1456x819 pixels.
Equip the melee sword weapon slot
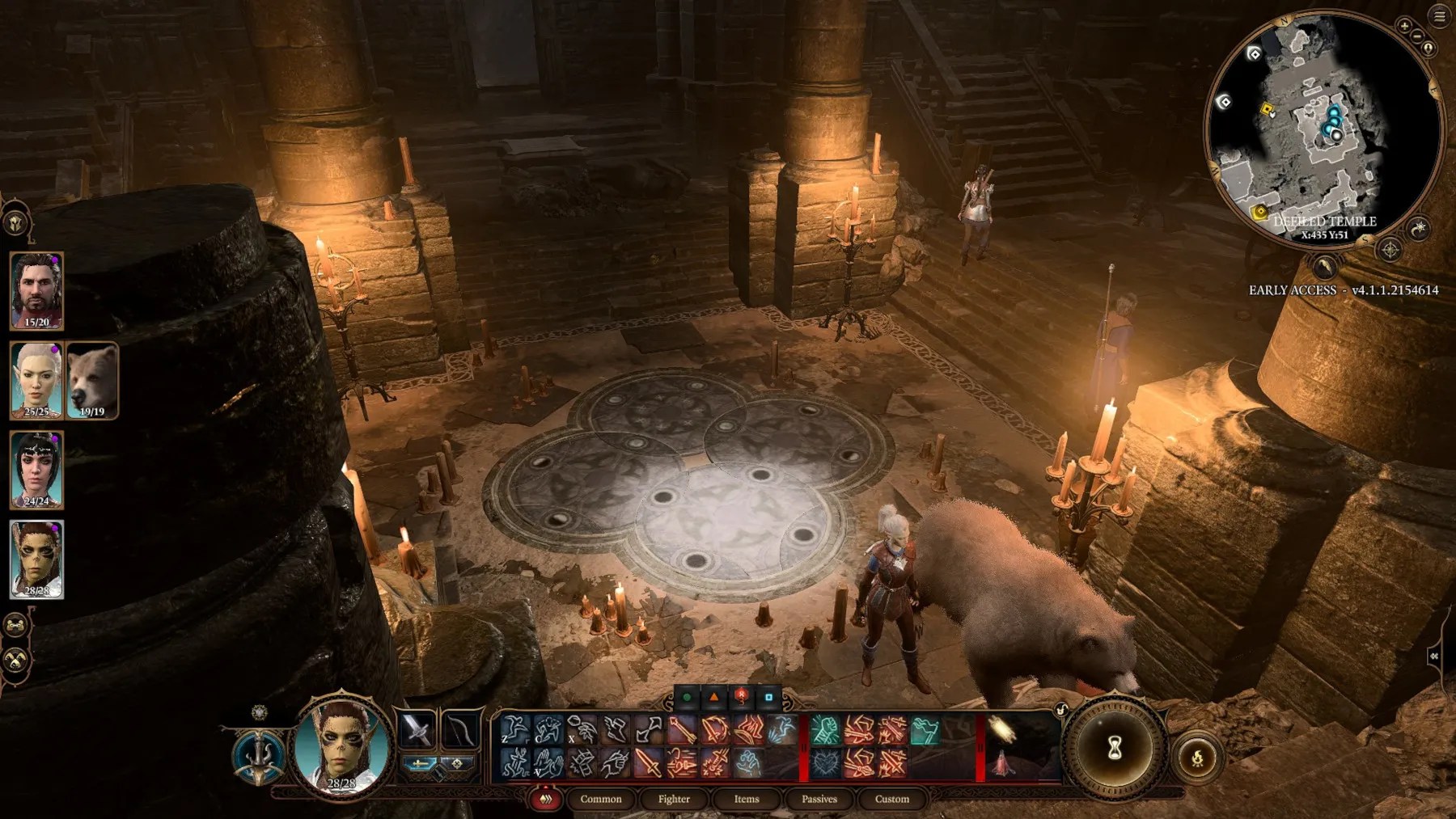(x=417, y=728)
